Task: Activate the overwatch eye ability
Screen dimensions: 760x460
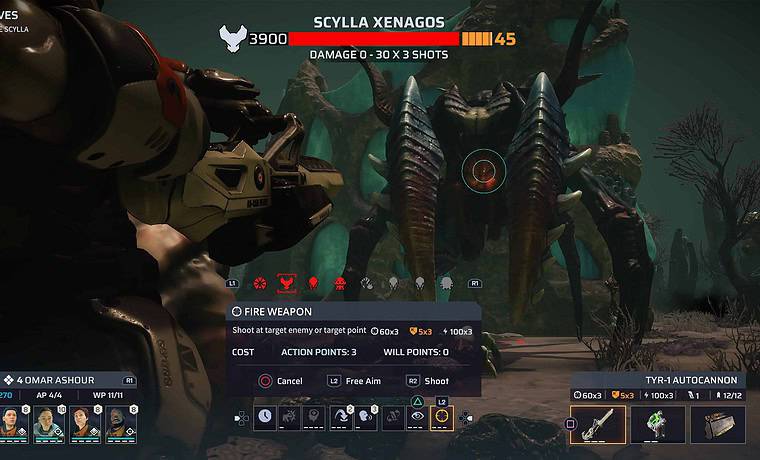Action: pos(416,418)
